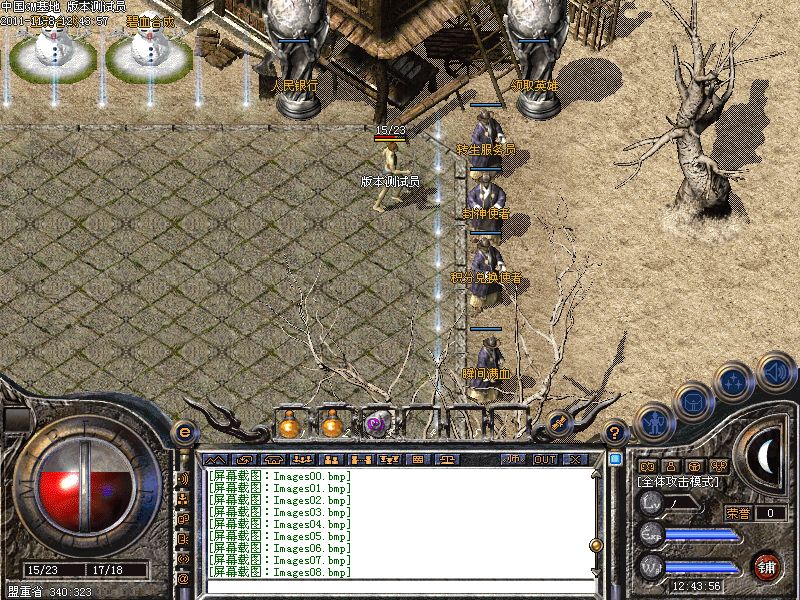Screen dimensions: 800x600
Task: Toggle sound with the speaker button
Action: pos(774,374)
